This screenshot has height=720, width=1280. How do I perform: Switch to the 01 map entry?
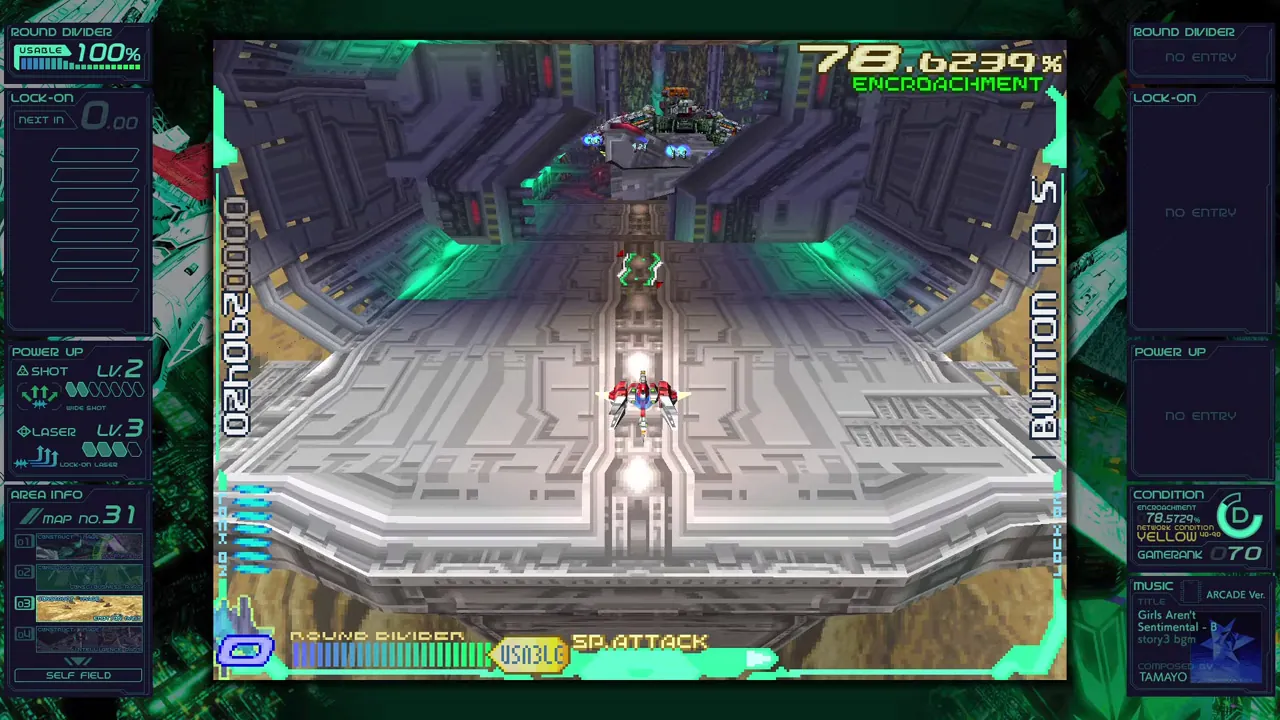[x=88, y=545]
